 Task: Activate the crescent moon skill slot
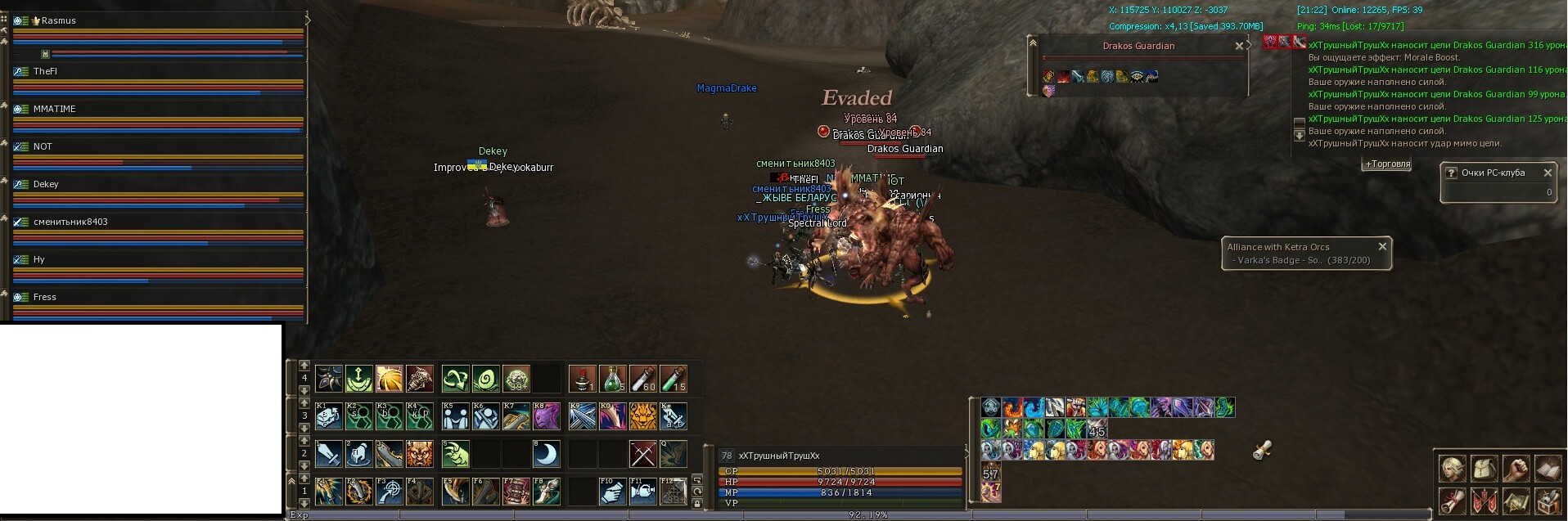click(547, 454)
